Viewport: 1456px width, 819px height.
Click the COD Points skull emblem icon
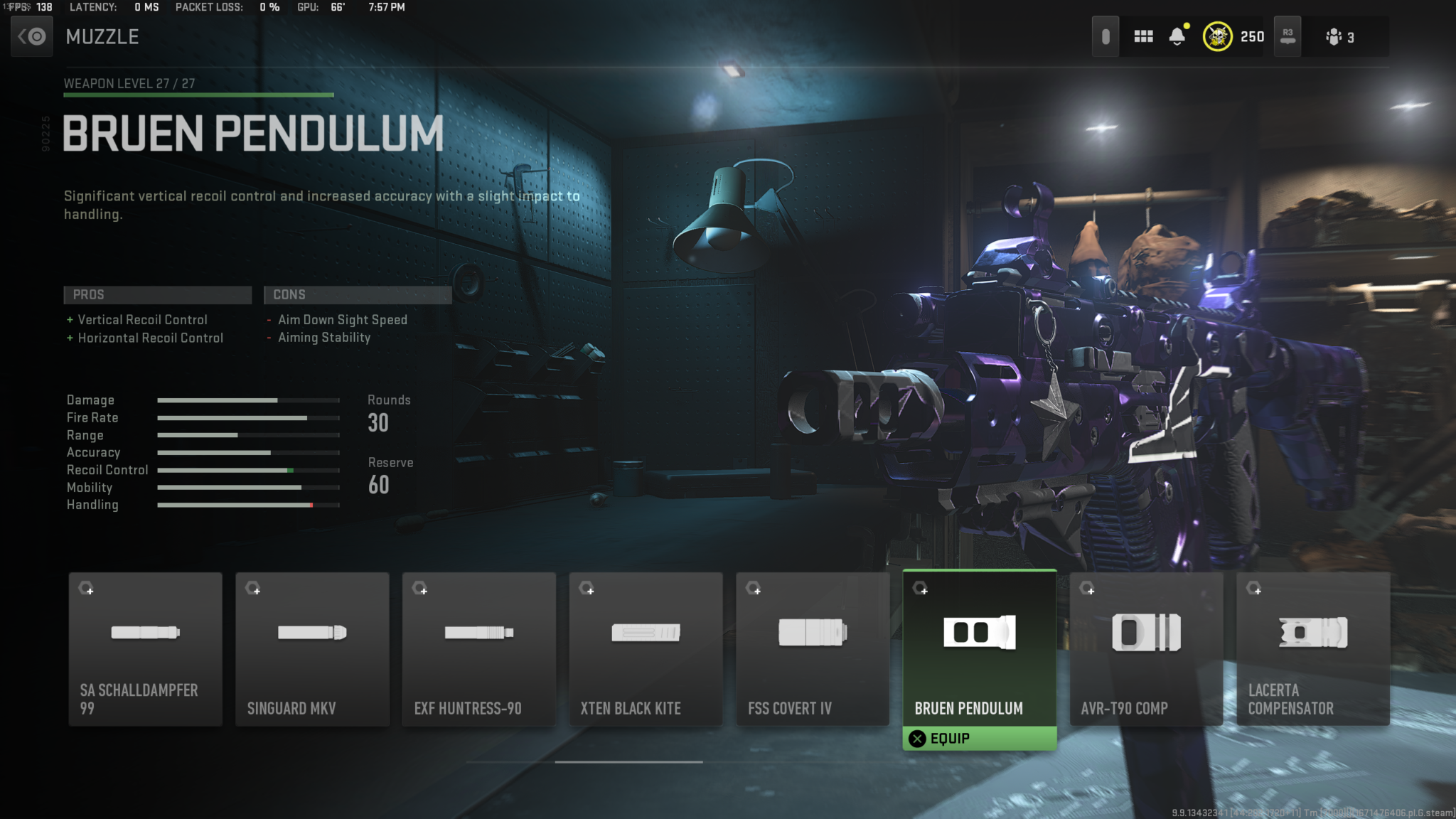(x=1218, y=36)
